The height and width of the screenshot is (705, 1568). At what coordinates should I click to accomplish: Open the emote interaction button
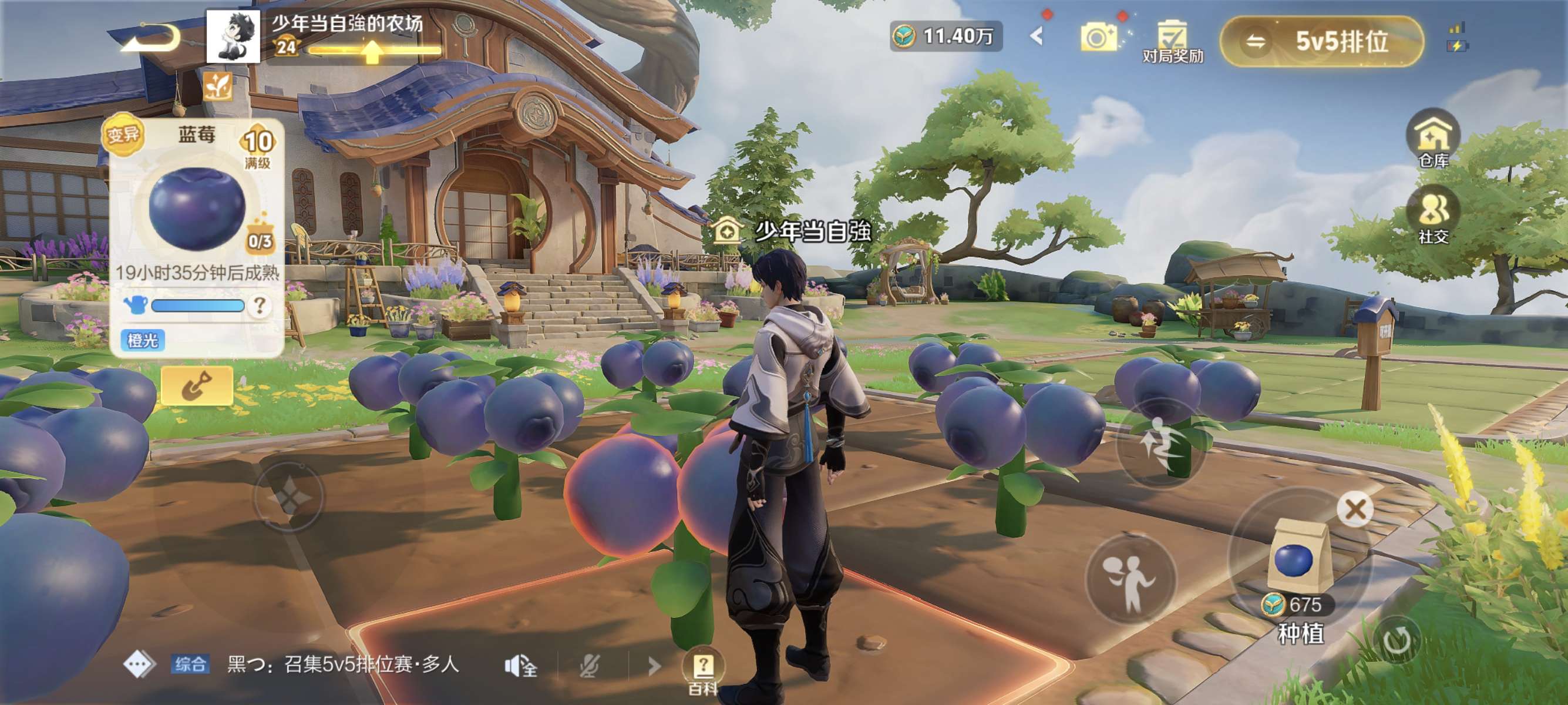click(x=1130, y=577)
